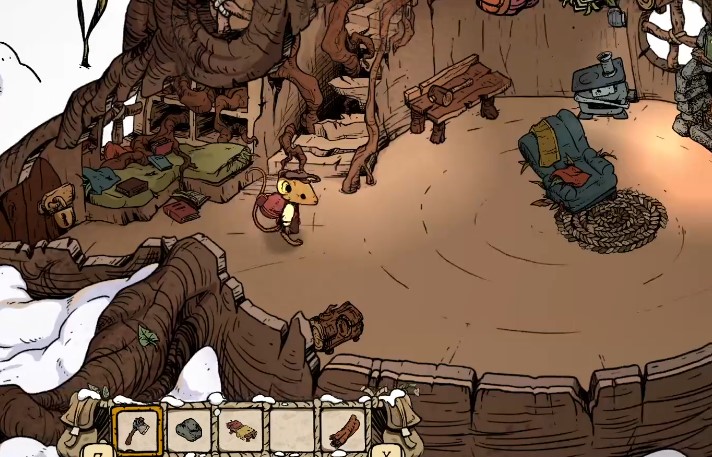Select the red and yellow cloth item slot
712x457 pixels.
(240, 430)
